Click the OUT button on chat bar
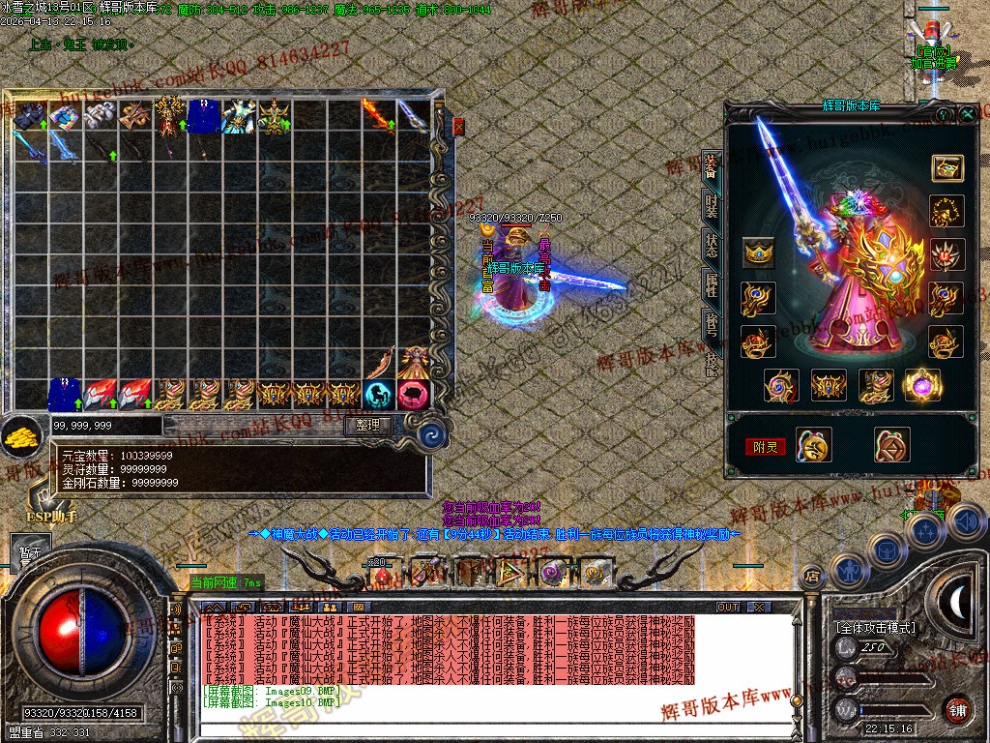 pyautogui.click(x=728, y=607)
